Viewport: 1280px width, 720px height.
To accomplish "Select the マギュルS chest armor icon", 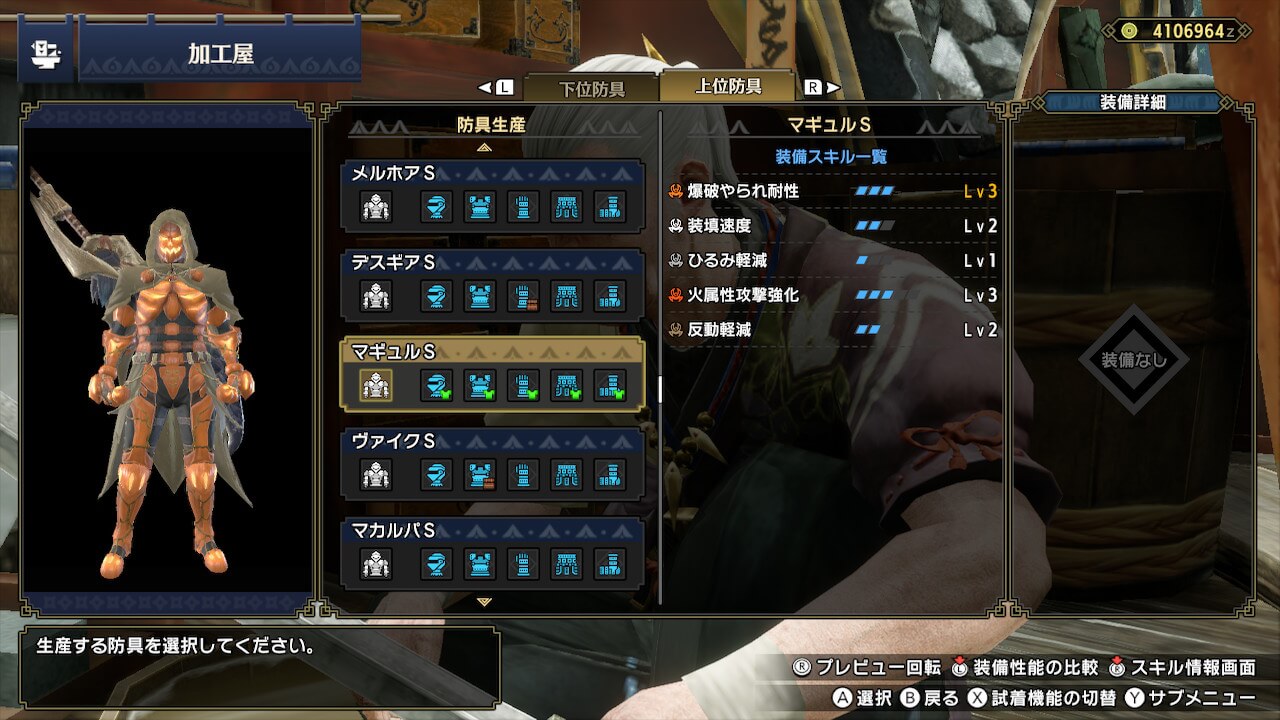I will coord(481,385).
